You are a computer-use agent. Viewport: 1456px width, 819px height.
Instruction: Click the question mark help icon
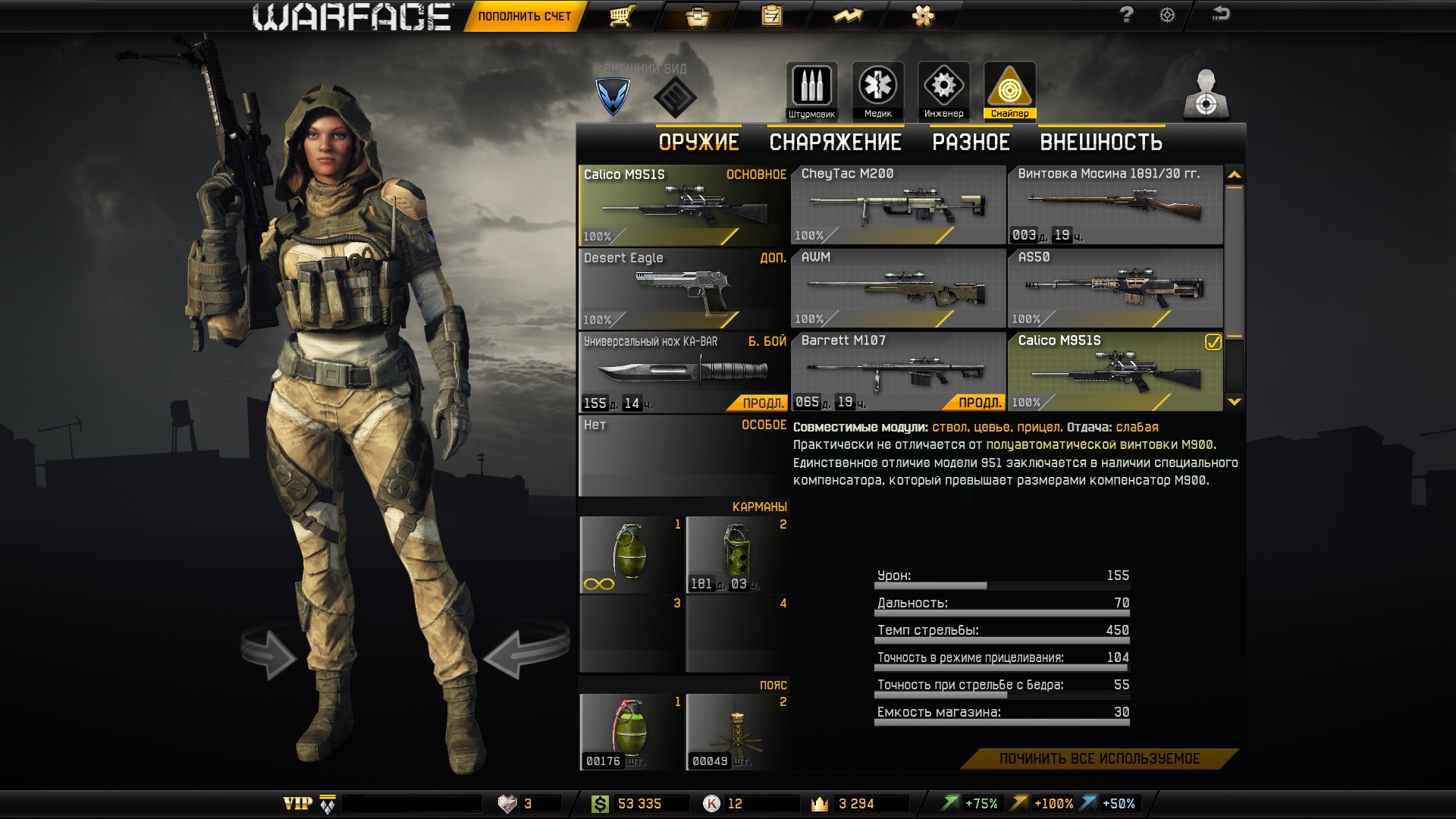[x=1126, y=15]
